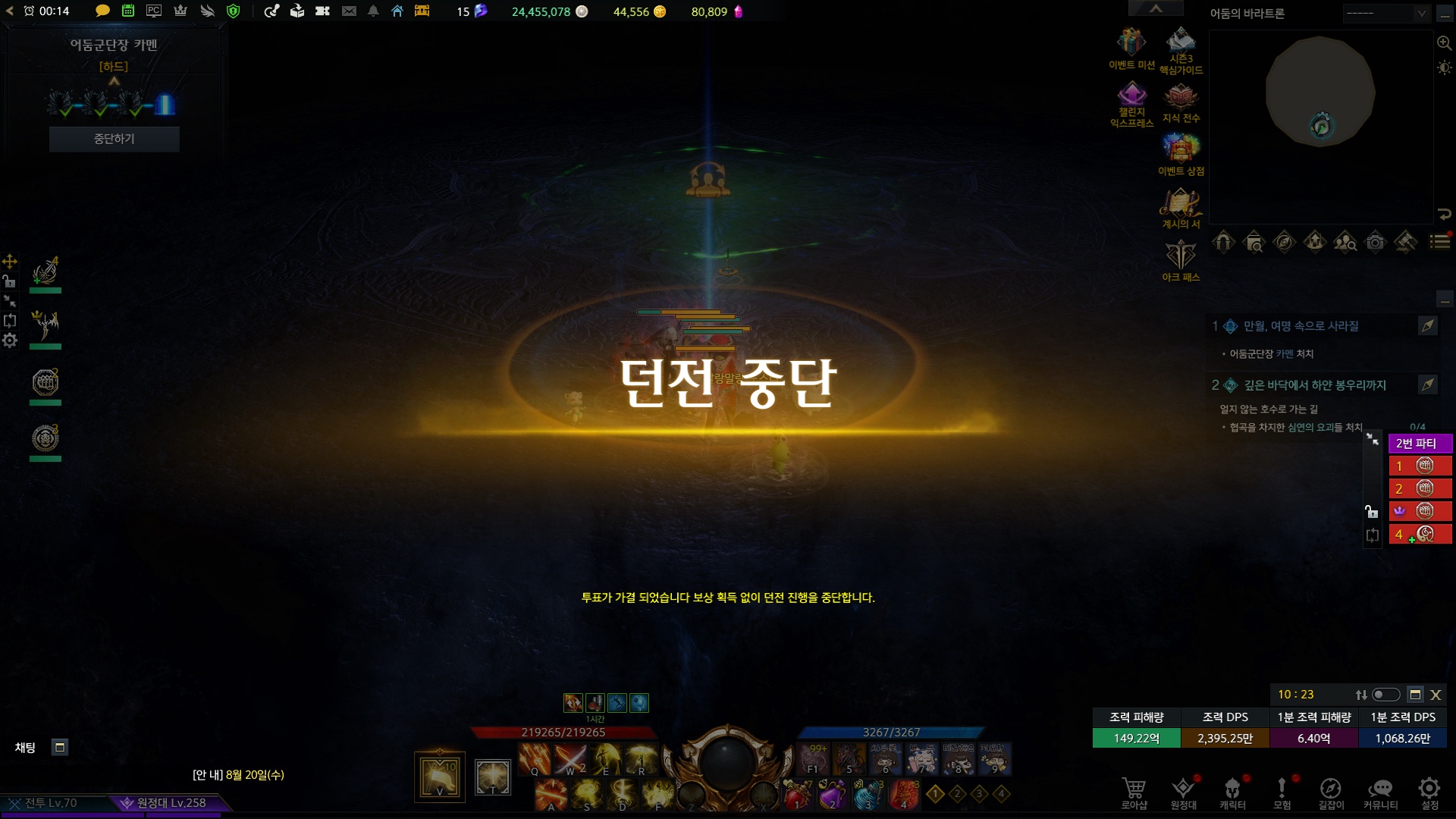Screen dimensions: 1456x819
Task: Click the 중단하기 button
Action: pos(114,139)
